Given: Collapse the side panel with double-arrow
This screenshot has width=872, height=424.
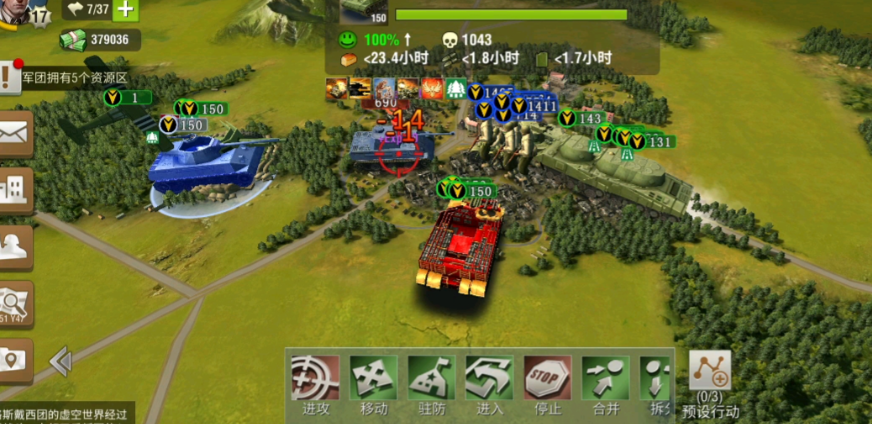Looking at the screenshot, I should click(x=60, y=360).
